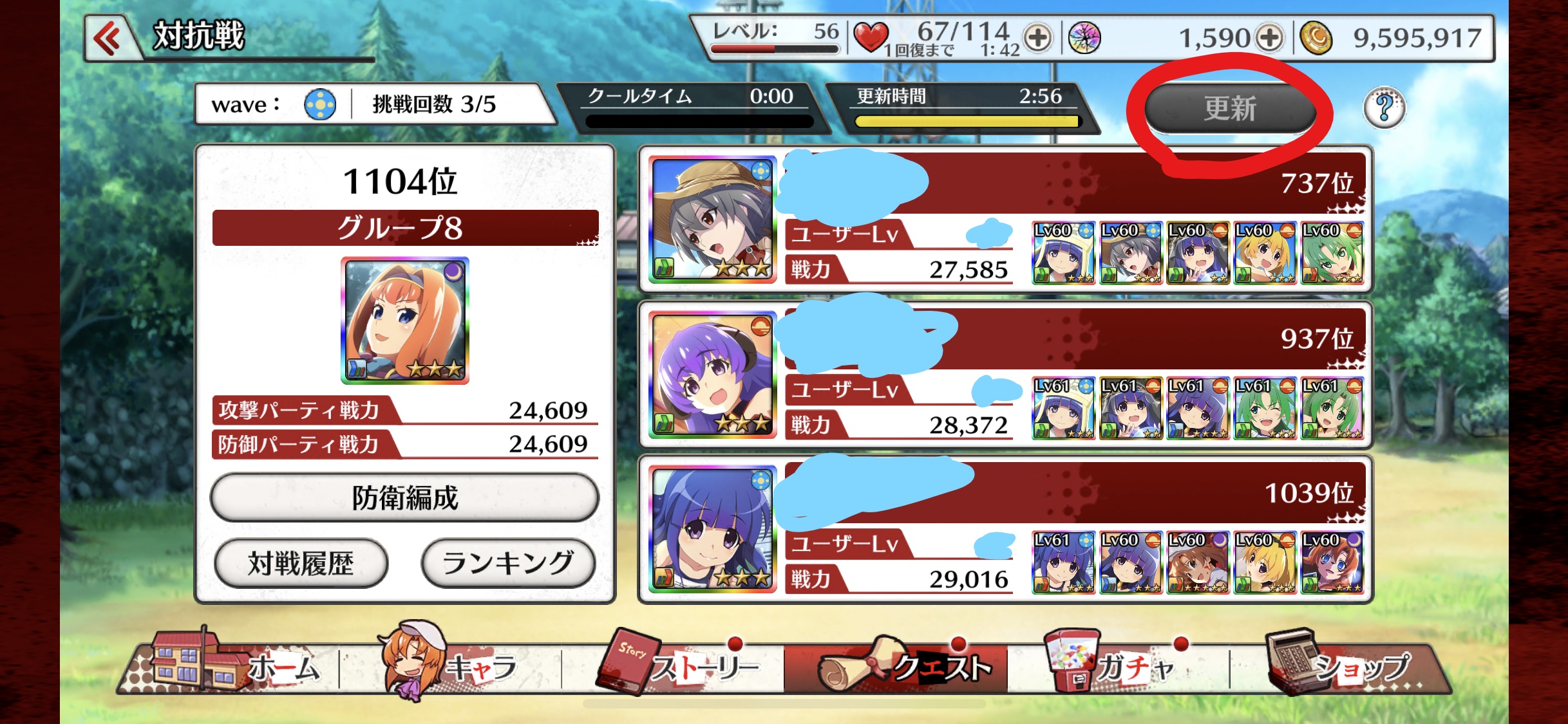Go back using the red arrow button

[109, 37]
